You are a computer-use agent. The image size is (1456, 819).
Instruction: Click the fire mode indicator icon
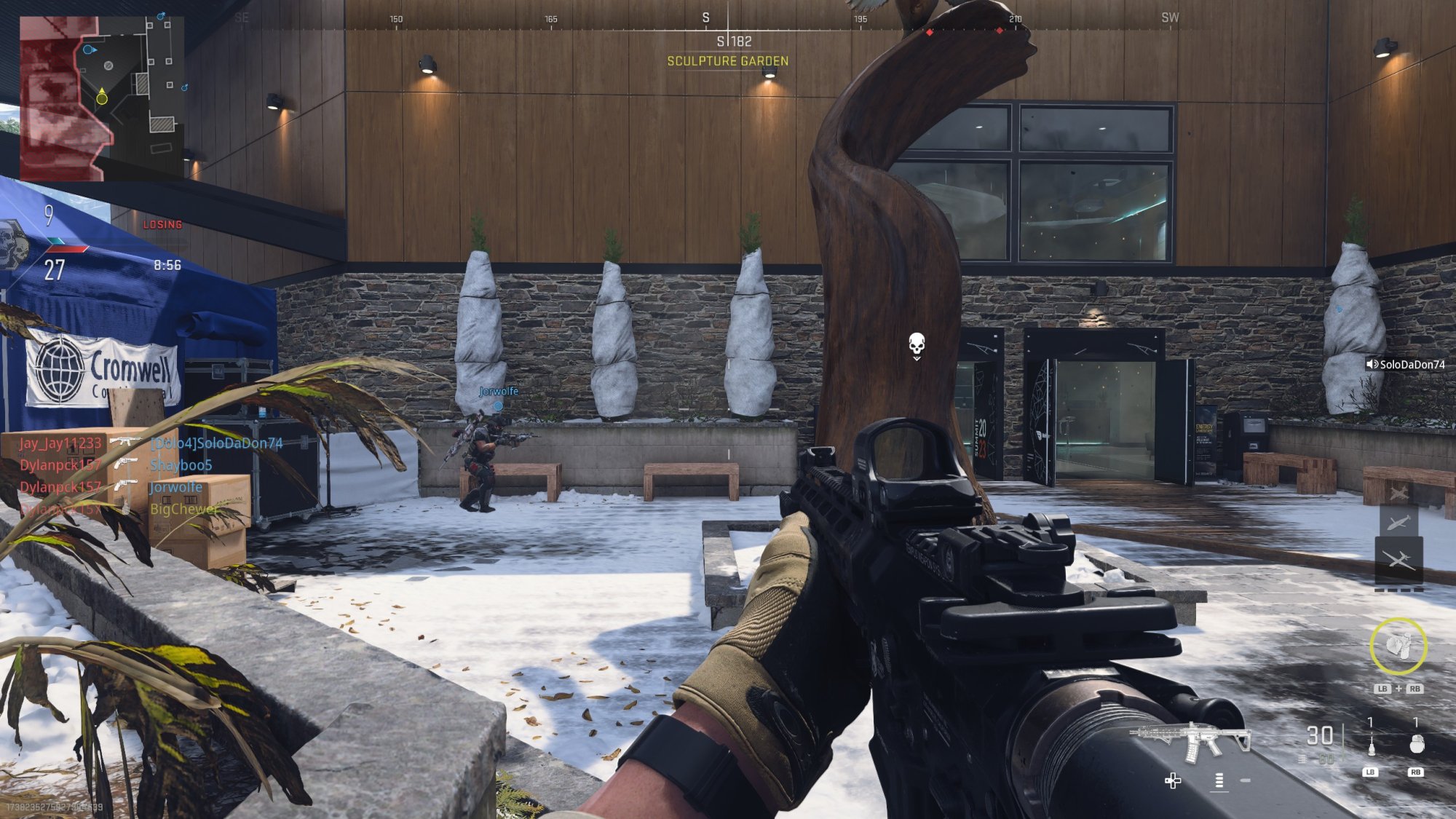(1219, 780)
